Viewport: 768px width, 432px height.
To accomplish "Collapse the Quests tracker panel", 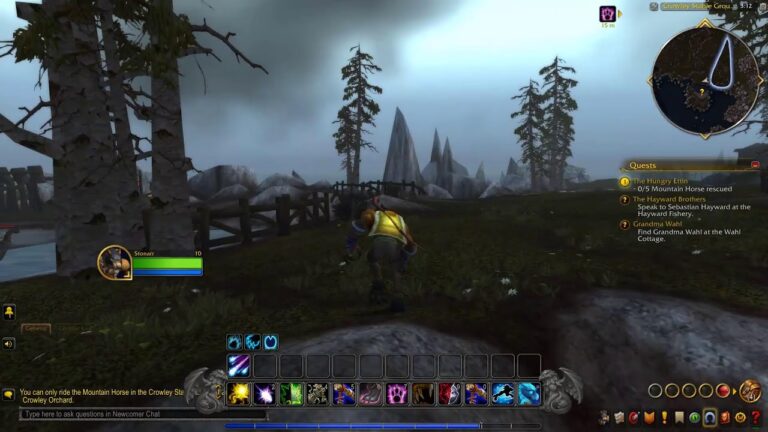I will coord(755,165).
